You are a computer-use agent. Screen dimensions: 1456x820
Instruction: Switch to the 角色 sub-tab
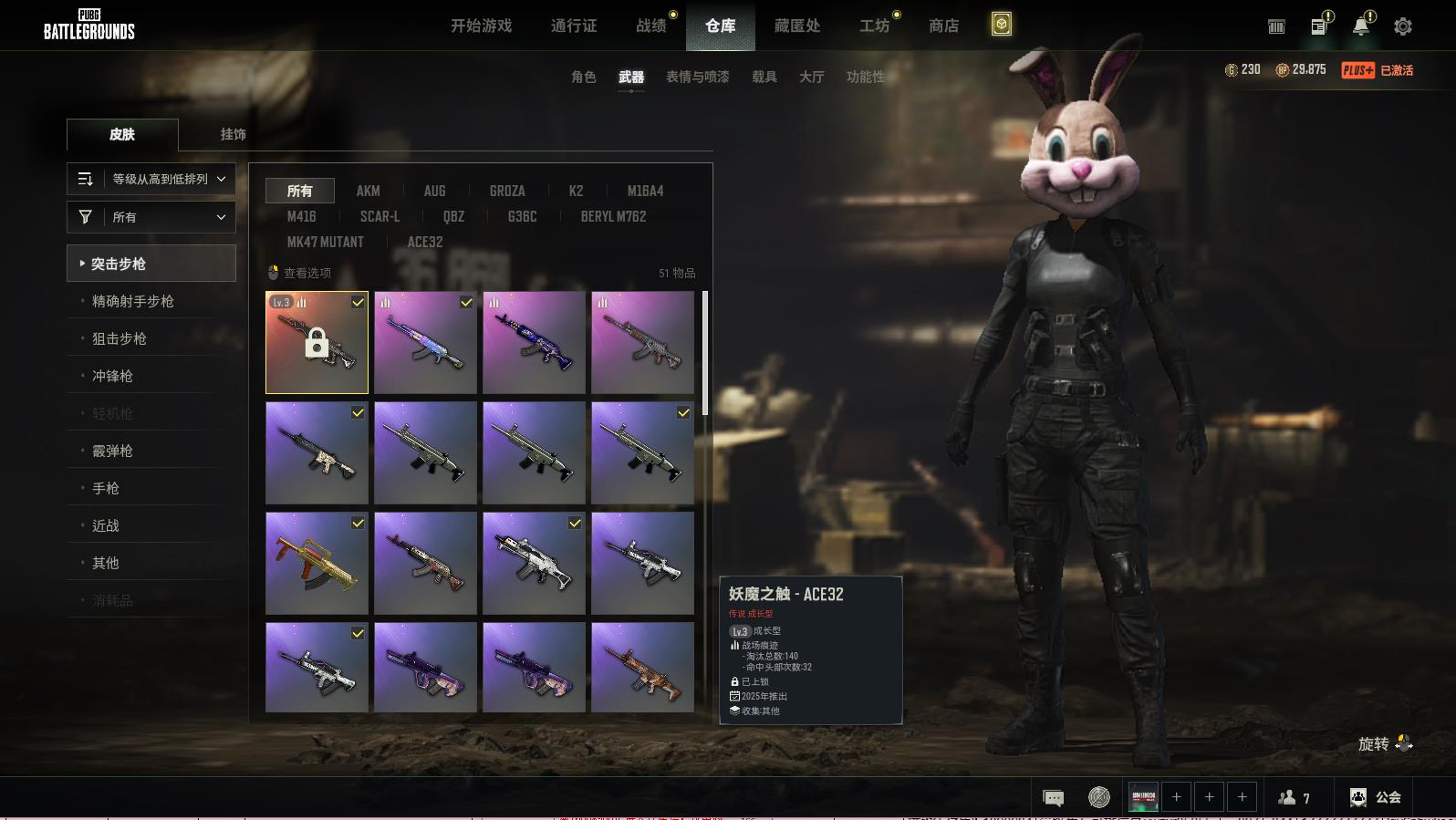tap(583, 77)
